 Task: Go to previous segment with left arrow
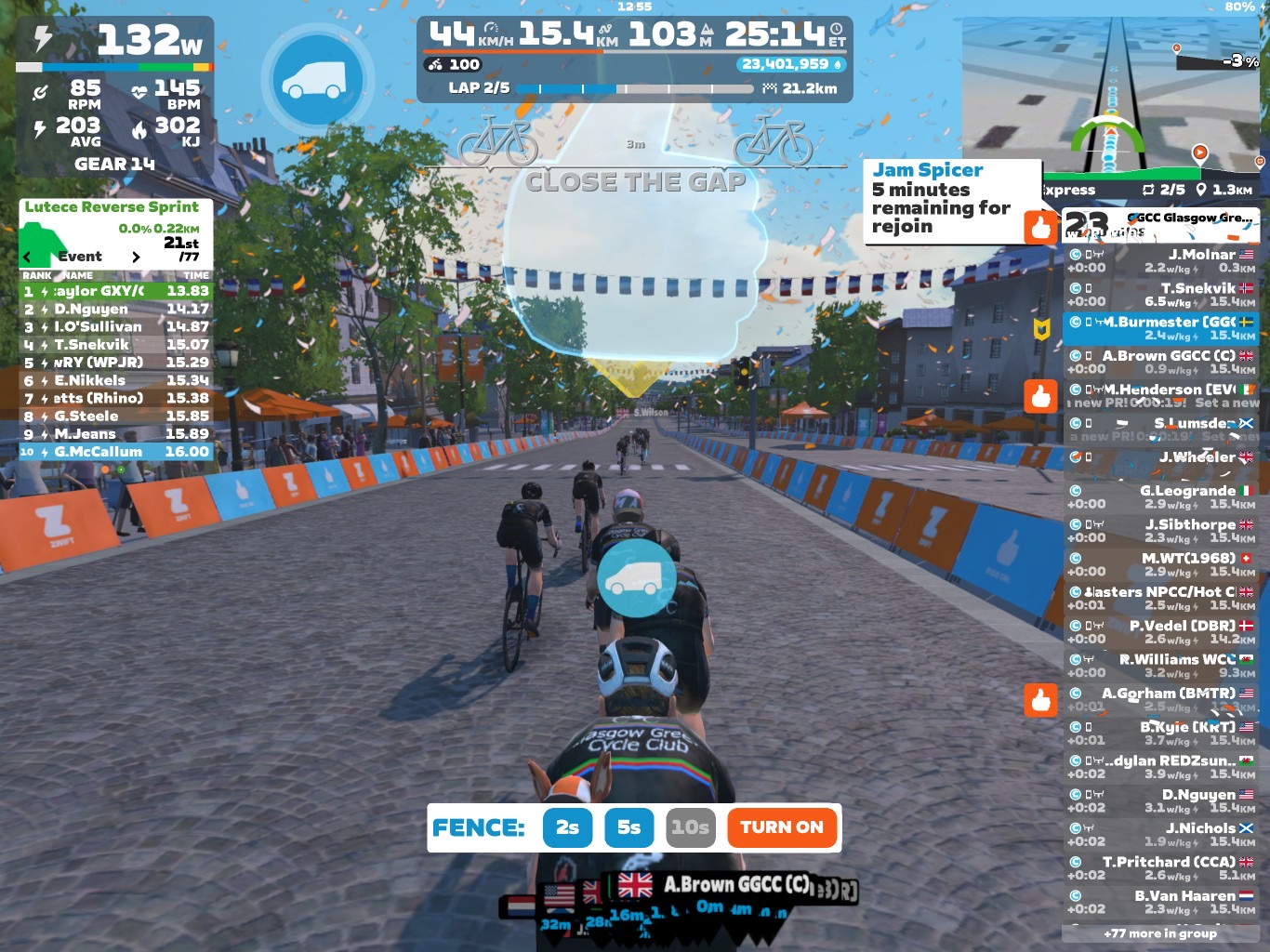point(27,257)
